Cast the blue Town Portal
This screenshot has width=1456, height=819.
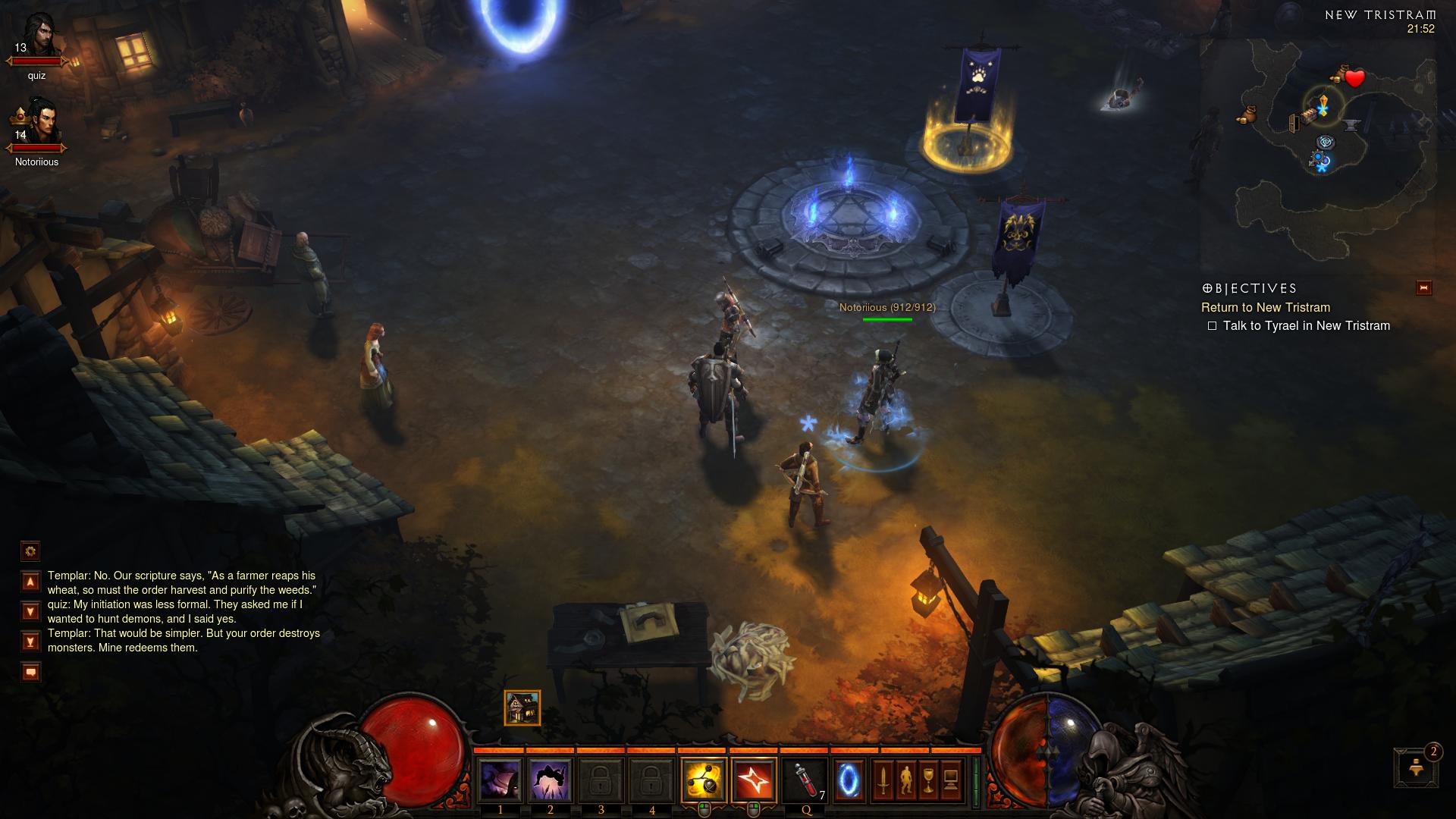coord(849,780)
